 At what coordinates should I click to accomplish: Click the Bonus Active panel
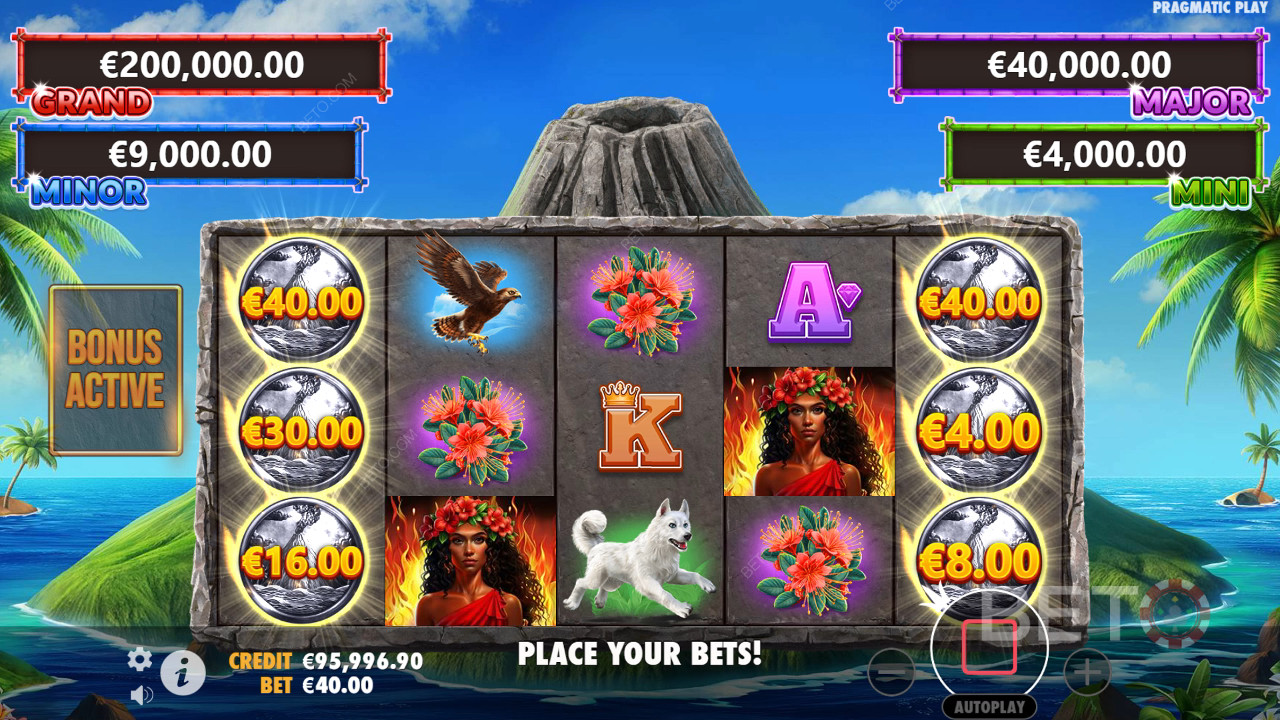coord(116,370)
